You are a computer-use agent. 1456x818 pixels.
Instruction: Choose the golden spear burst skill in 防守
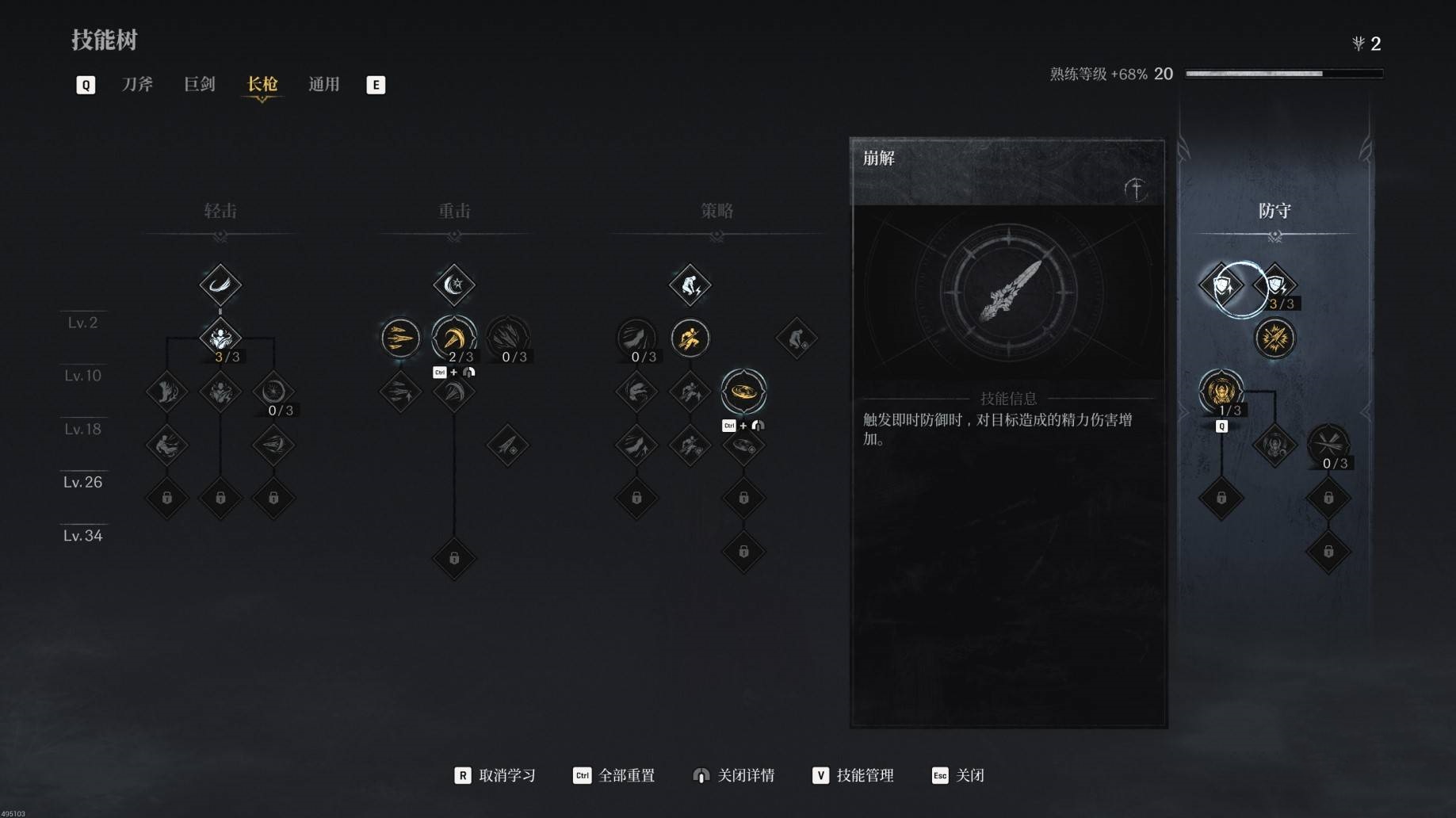tap(1274, 338)
